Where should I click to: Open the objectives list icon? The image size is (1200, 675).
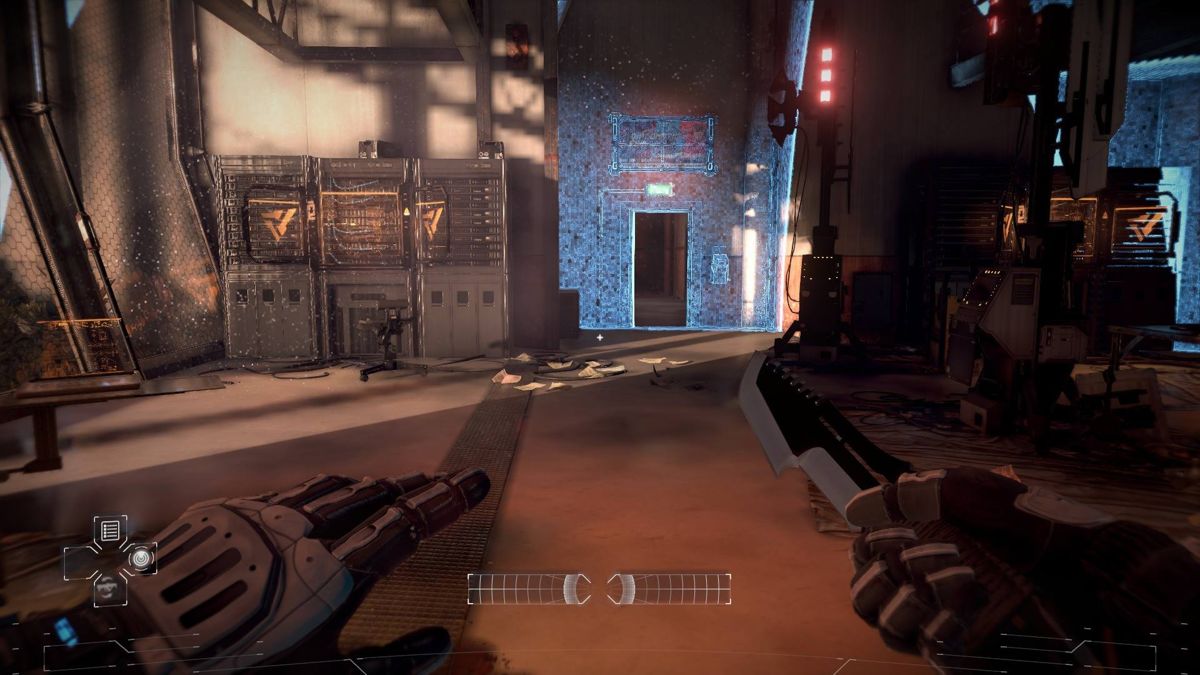(110, 530)
